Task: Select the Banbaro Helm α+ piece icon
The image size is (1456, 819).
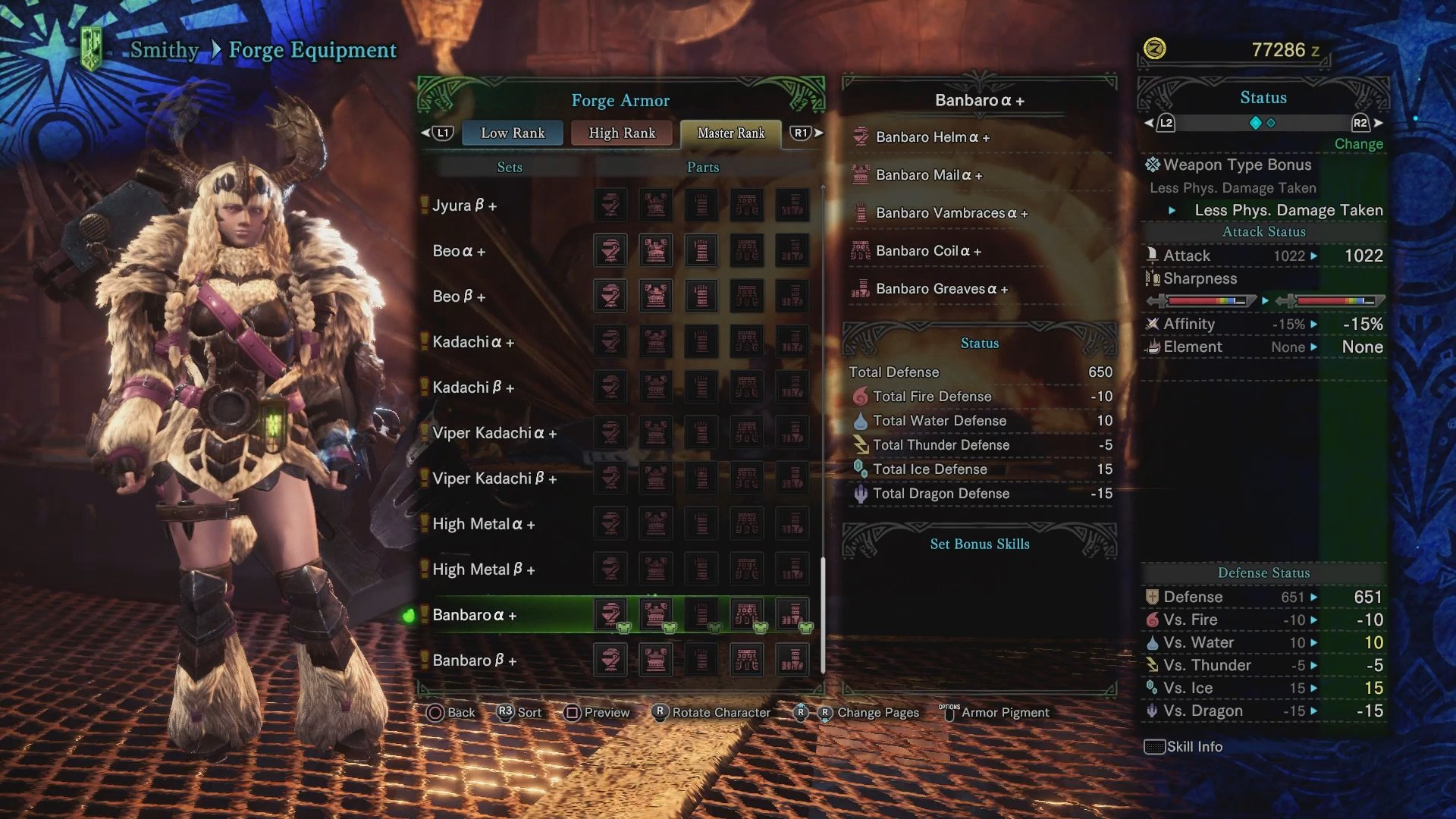Action: (x=861, y=136)
